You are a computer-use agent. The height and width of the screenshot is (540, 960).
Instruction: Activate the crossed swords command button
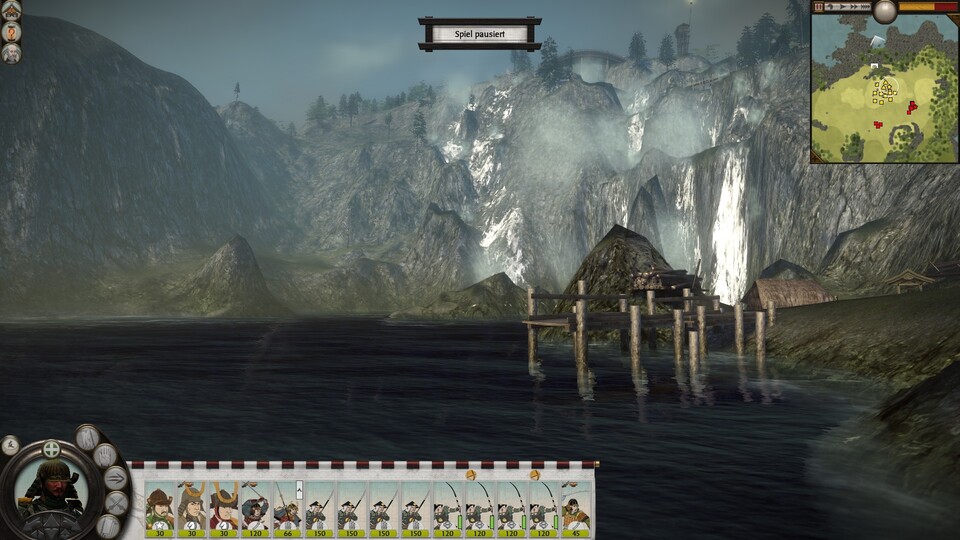click(x=117, y=503)
